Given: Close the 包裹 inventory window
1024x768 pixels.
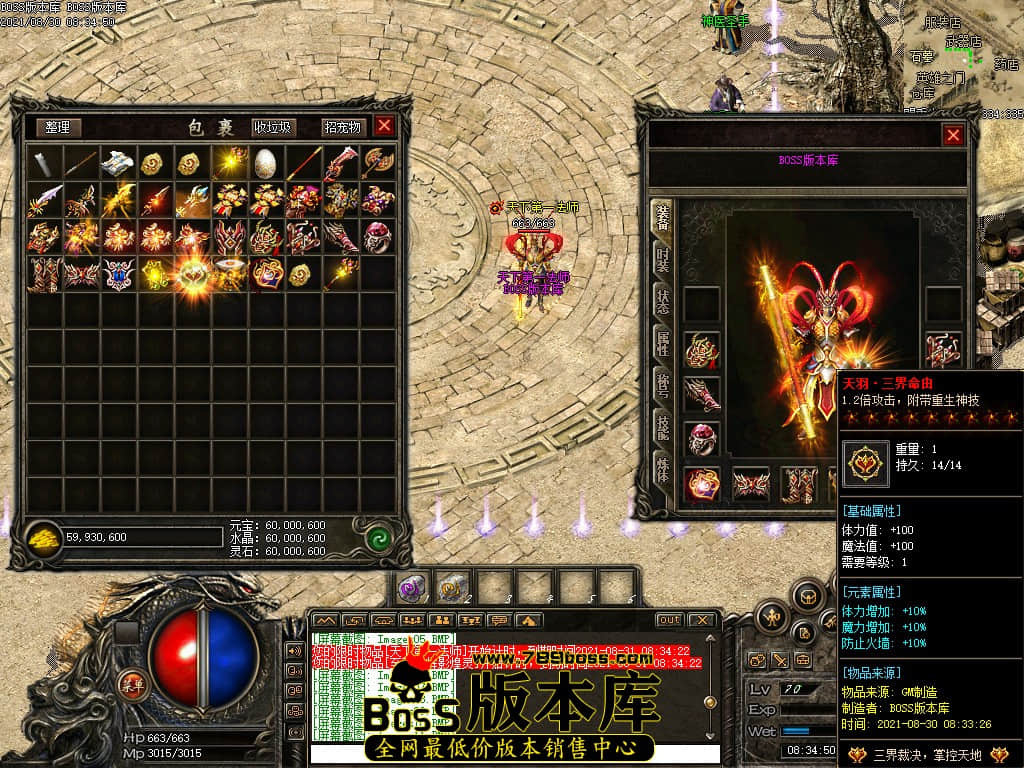Looking at the screenshot, I should click(x=384, y=126).
